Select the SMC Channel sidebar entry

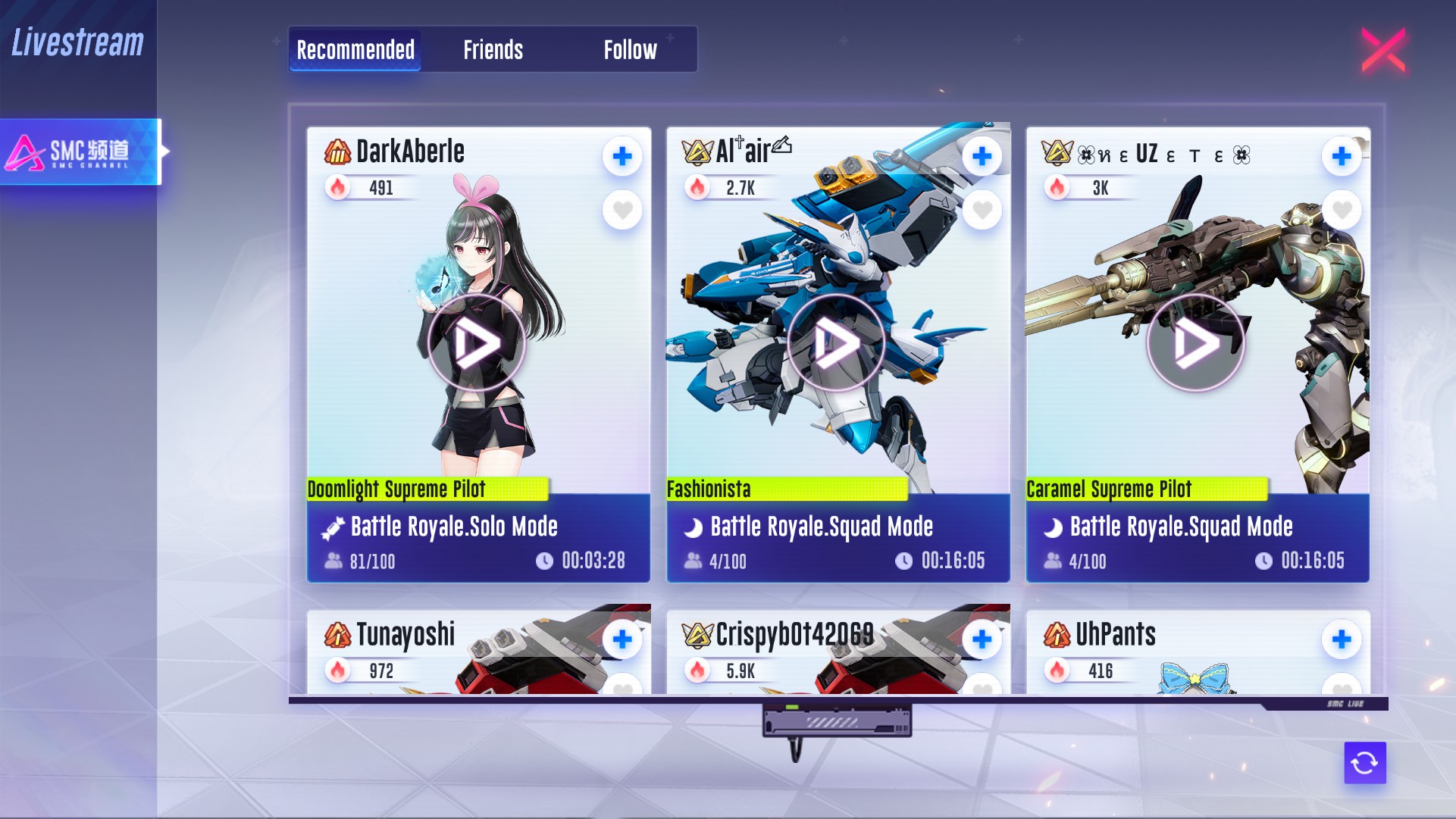coord(80,152)
